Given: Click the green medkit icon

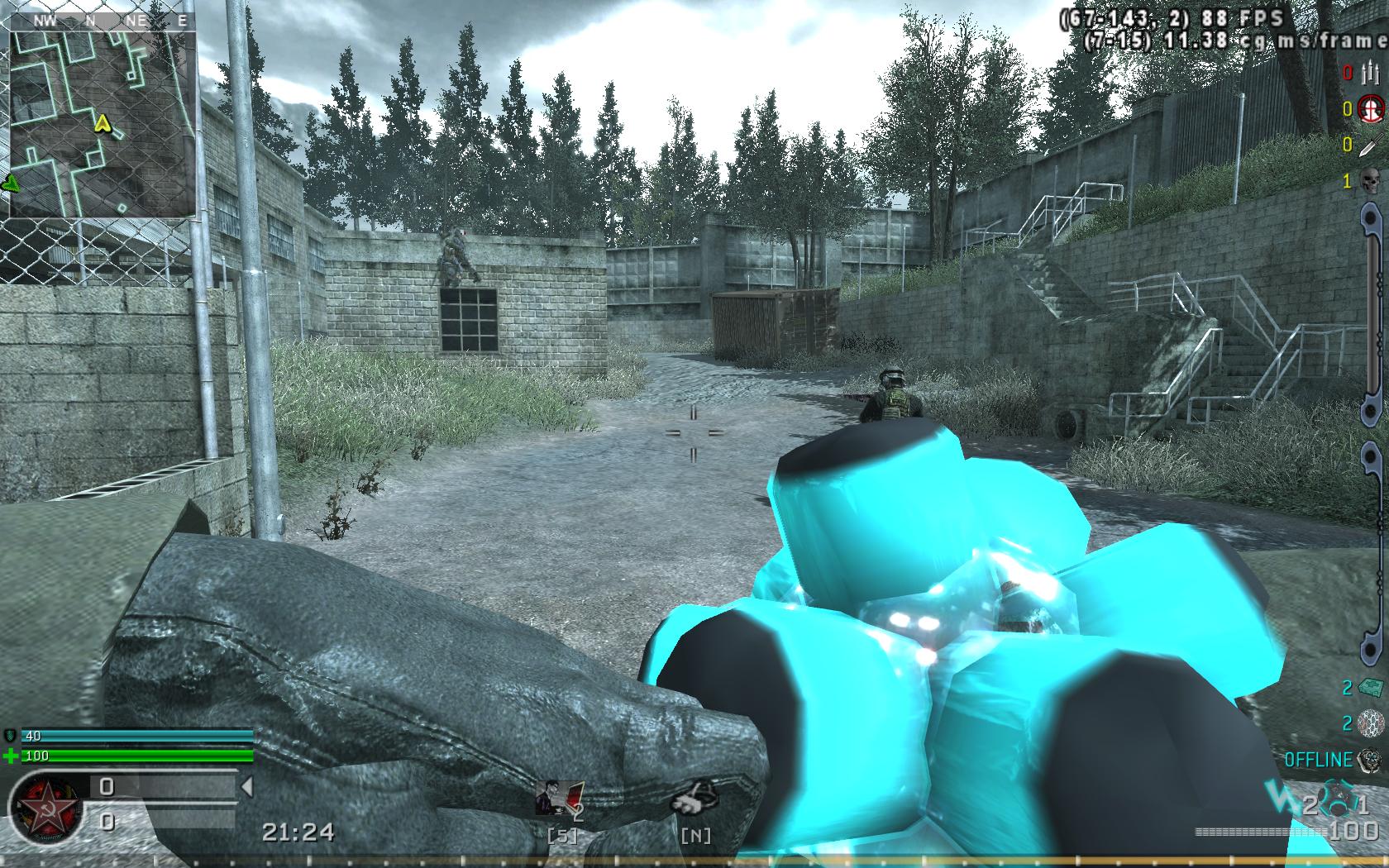Looking at the screenshot, I should (1369, 687).
